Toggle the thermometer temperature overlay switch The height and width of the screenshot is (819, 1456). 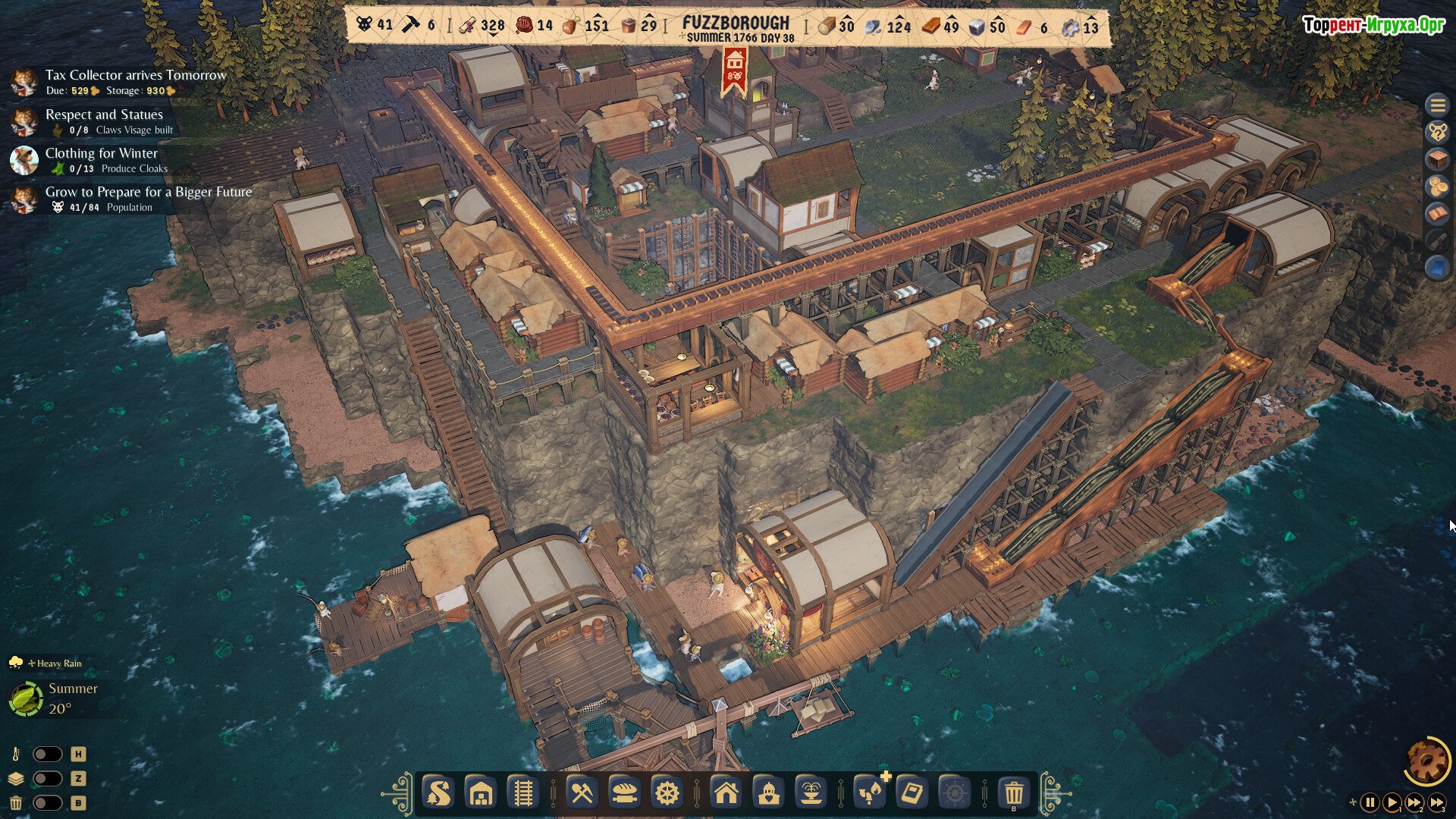pos(47,755)
